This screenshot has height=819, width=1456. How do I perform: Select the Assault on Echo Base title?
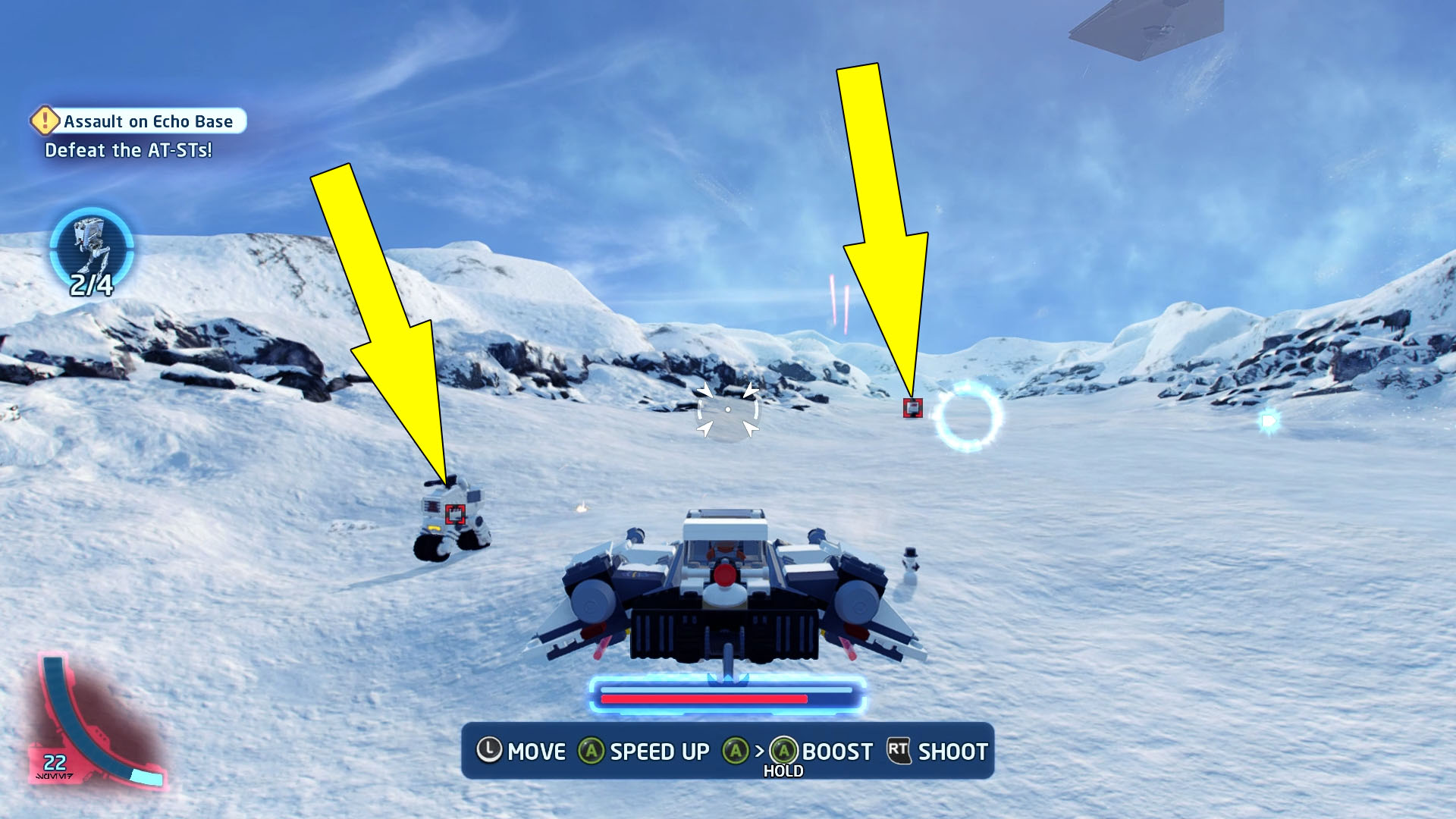click(x=149, y=121)
